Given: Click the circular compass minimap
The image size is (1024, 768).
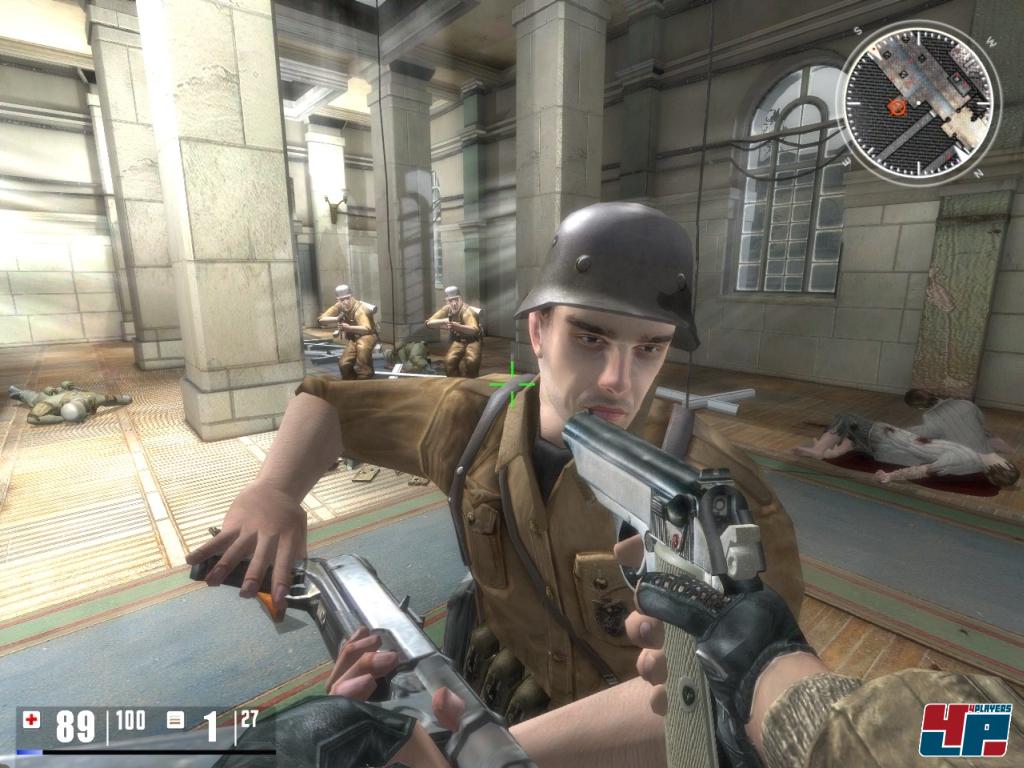Looking at the screenshot, I should (x=919, y=102).
